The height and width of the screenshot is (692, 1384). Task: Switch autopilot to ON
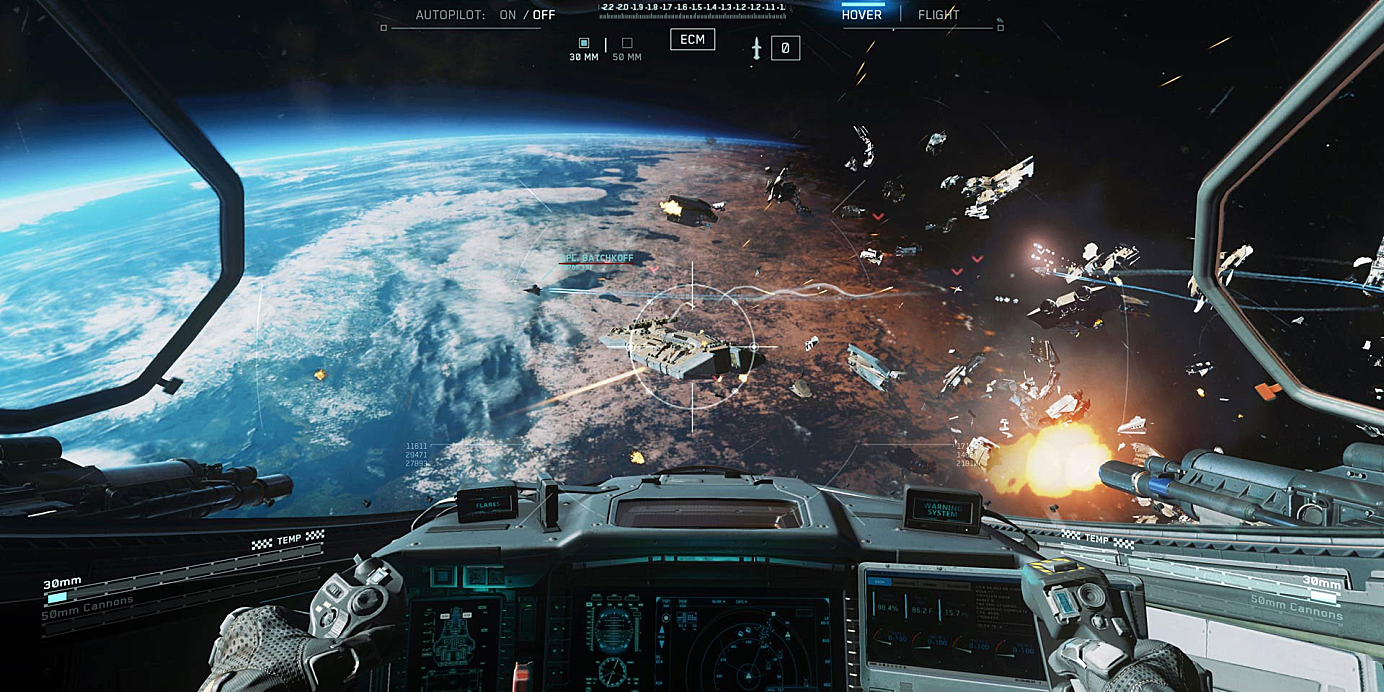pyautogui.click(x=508, y=15)
